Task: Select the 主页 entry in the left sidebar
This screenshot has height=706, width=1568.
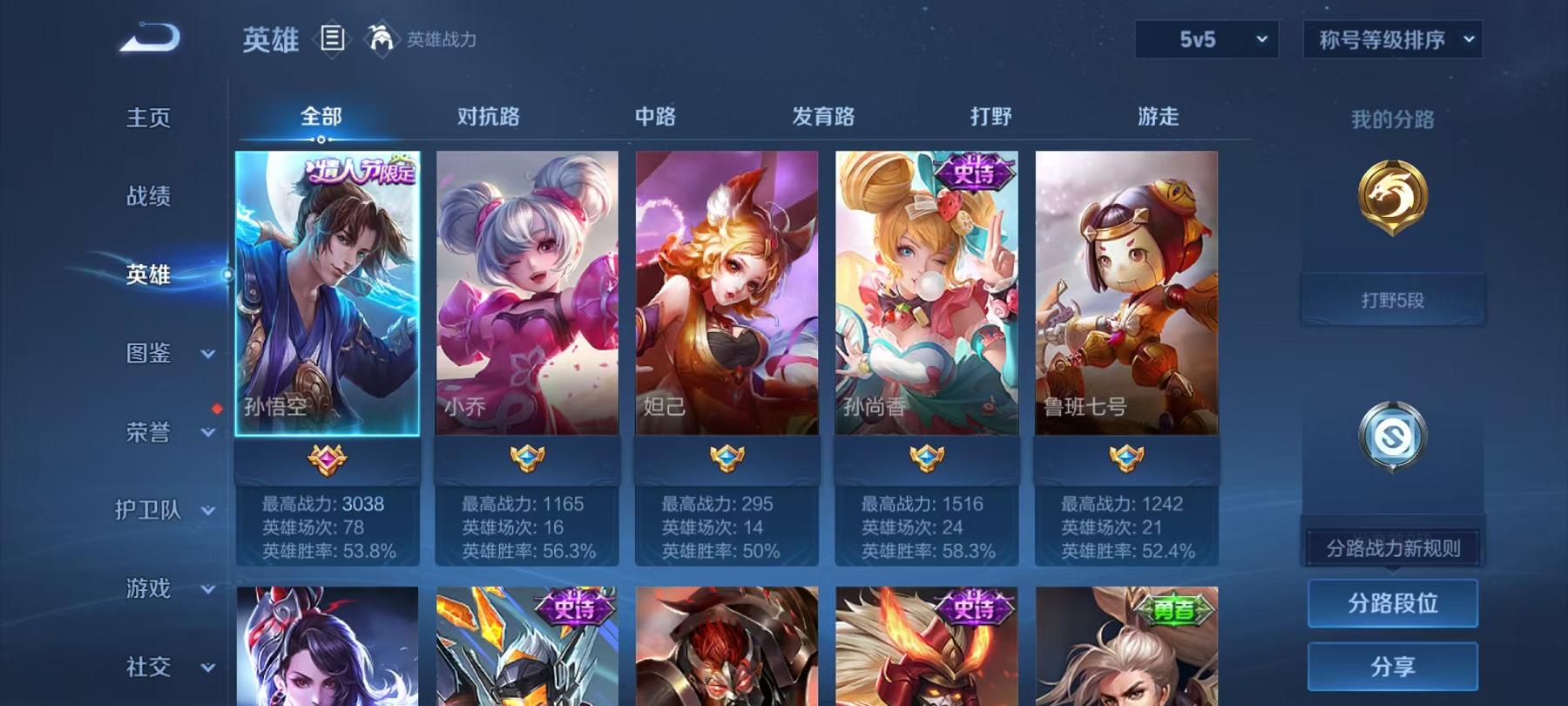Action: click(147, 117)
